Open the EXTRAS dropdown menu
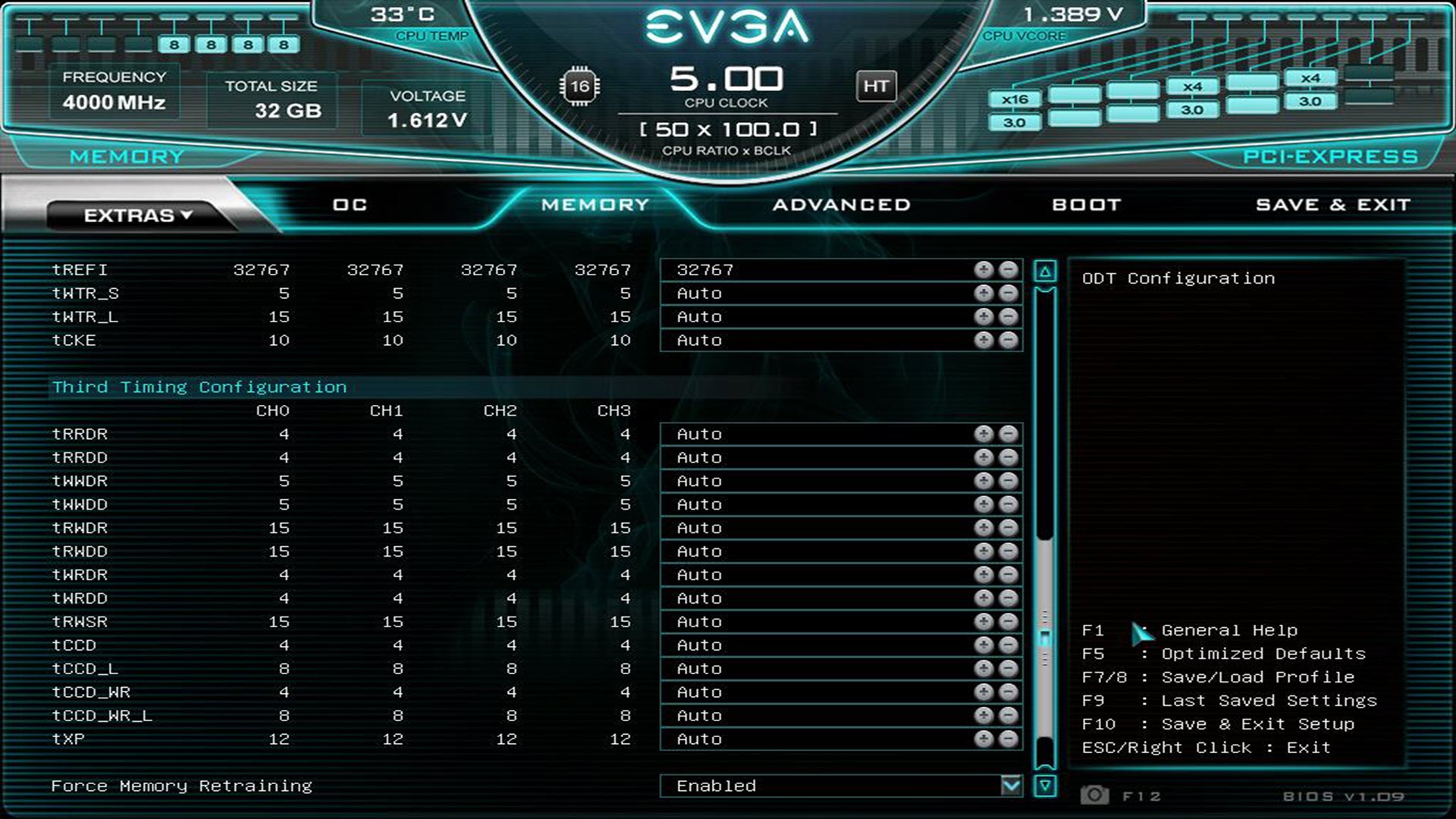Image resolution: width=1456 pixels, height=819 pixels. 137,215
